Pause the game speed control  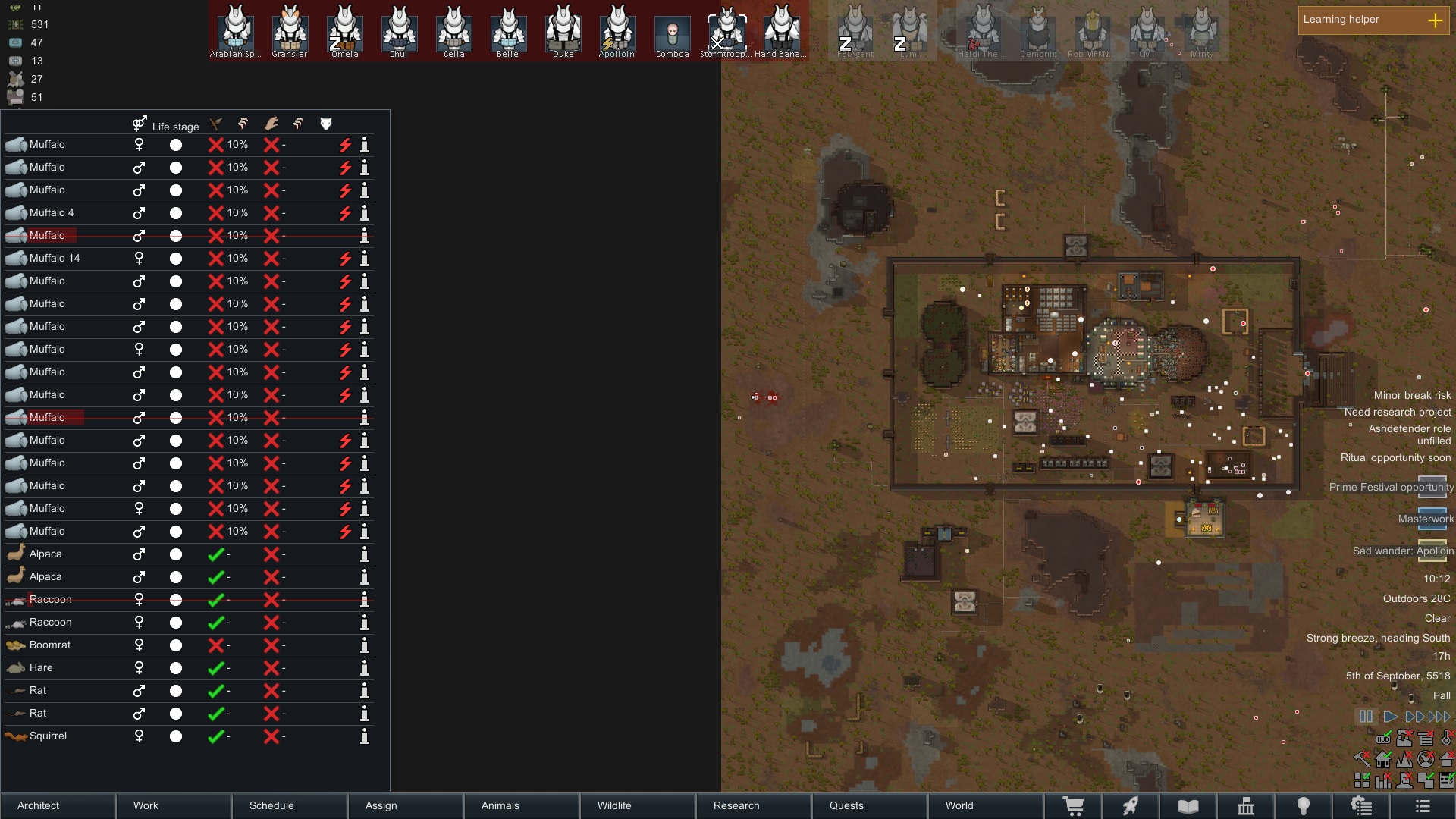1366,716
